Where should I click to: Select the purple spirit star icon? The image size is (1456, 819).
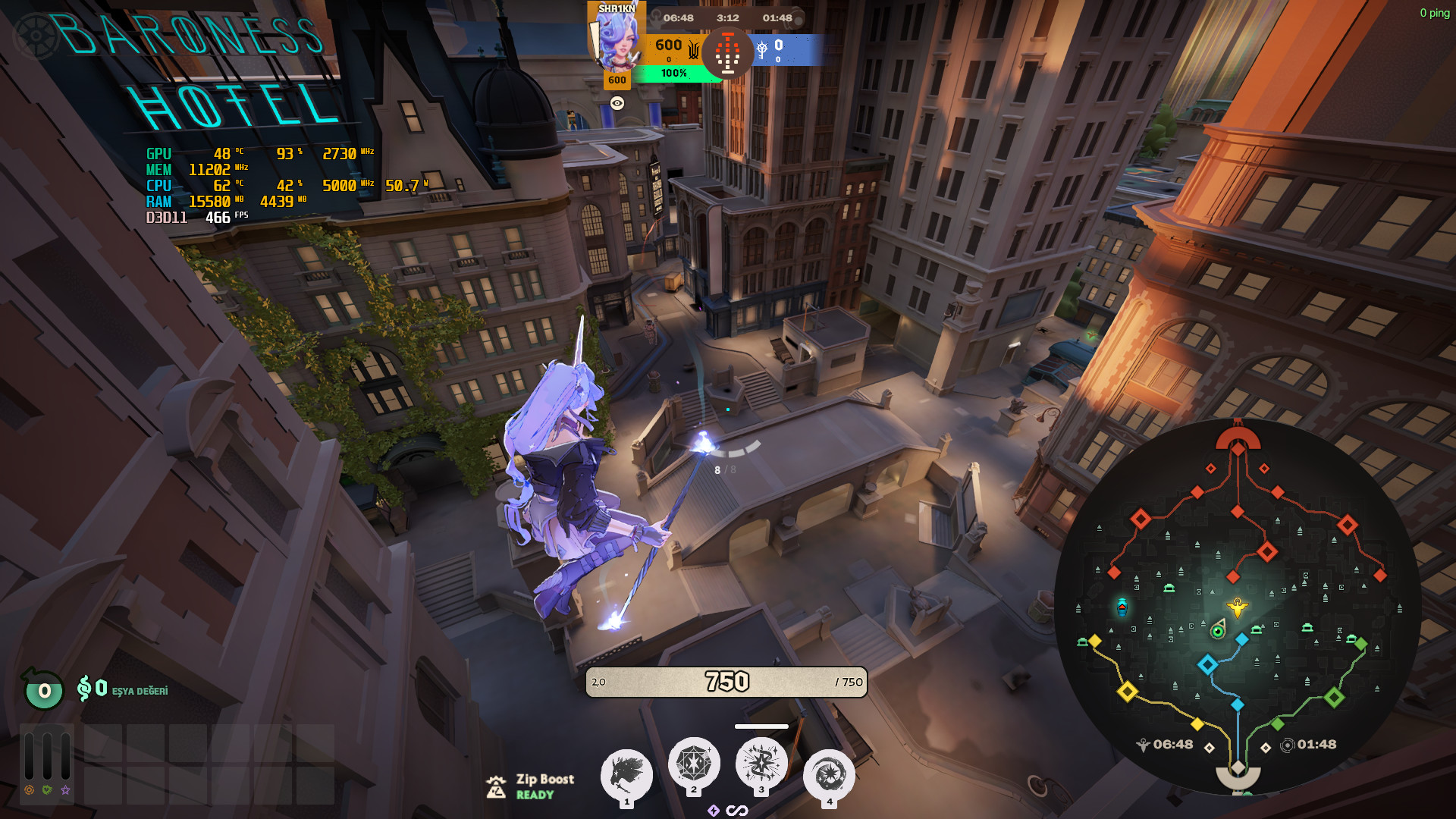click(x=66, y=790)
